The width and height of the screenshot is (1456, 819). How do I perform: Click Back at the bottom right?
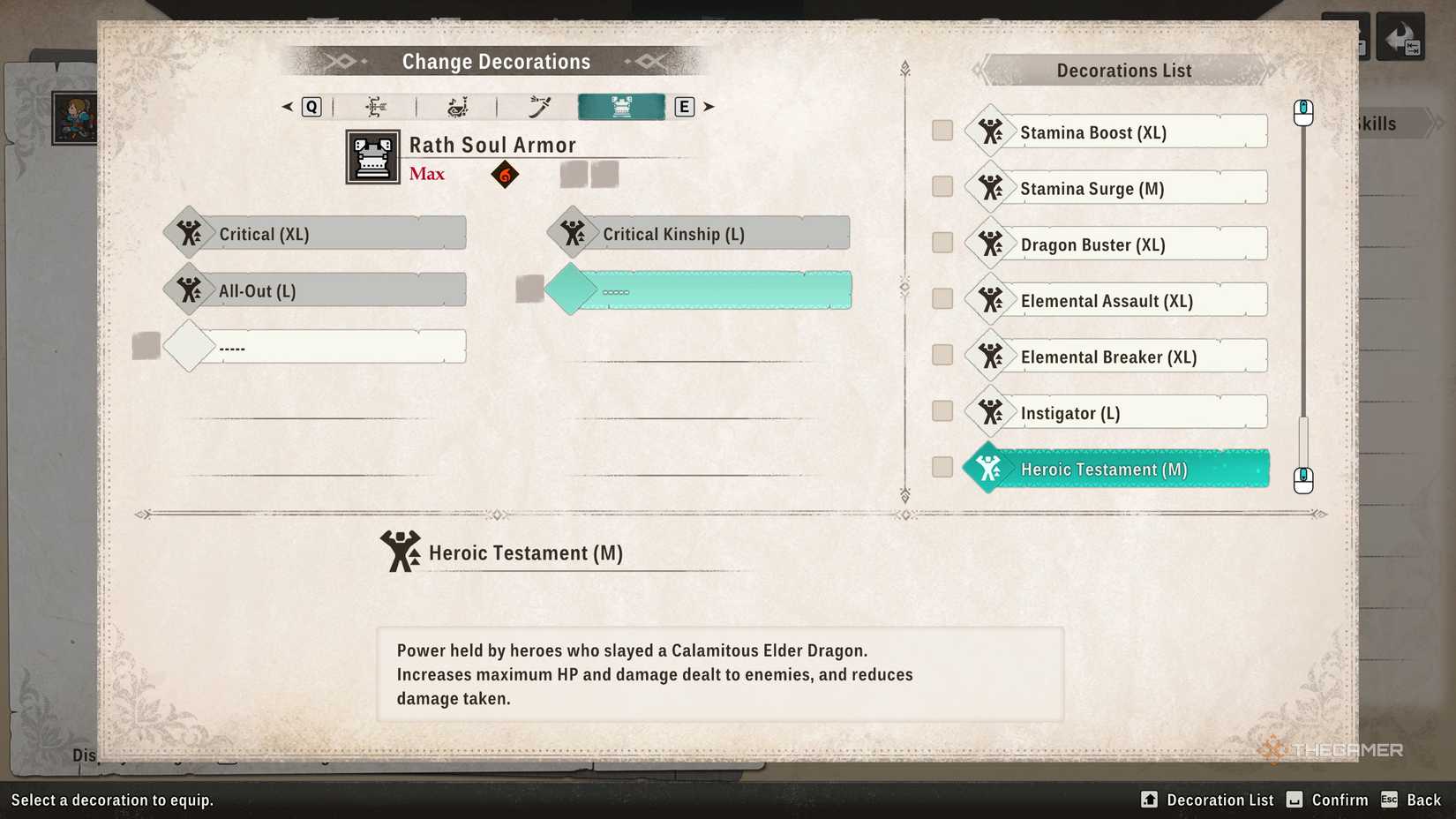tap(1423, 800)
